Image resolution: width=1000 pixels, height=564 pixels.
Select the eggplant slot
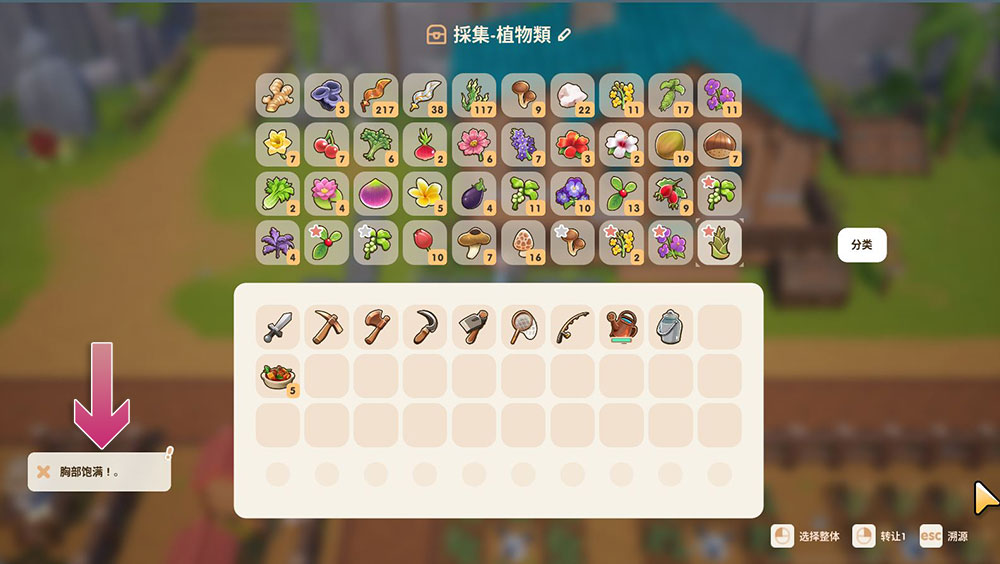click(474, 193)
